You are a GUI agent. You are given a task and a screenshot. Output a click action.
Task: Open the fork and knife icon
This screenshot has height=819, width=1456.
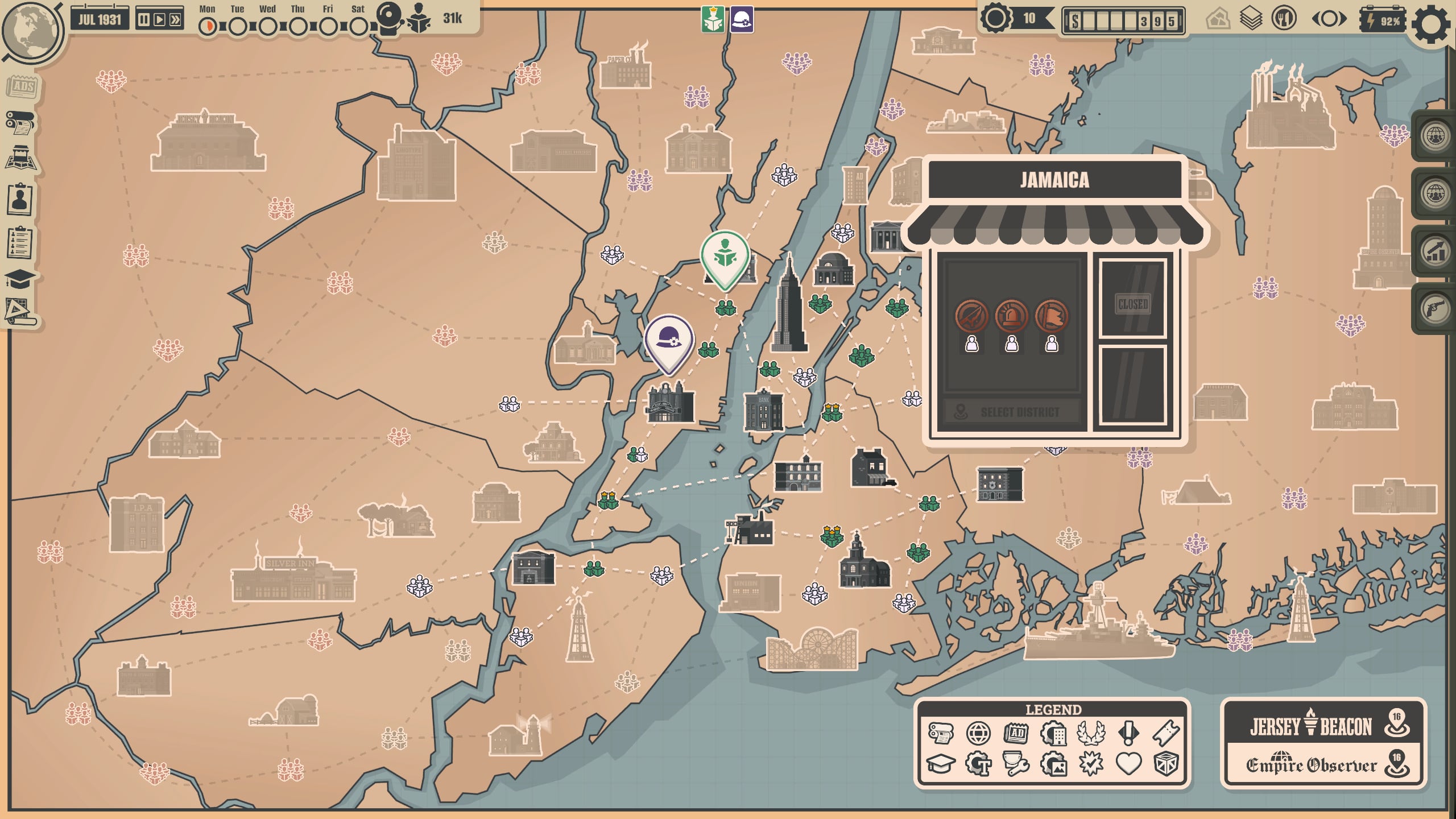coord(1284,19)
